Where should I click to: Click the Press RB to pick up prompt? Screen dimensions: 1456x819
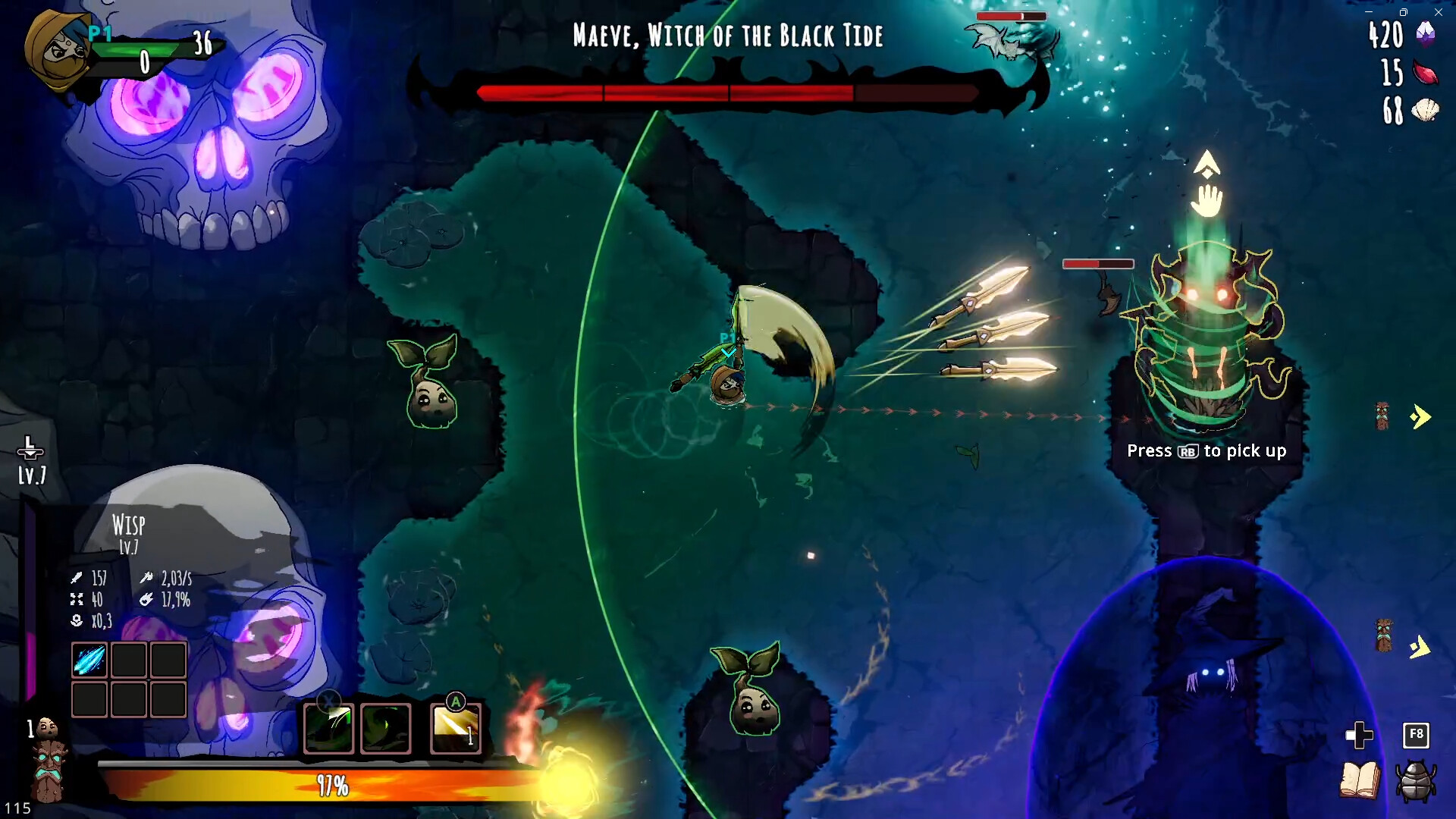click(1207, 450)
